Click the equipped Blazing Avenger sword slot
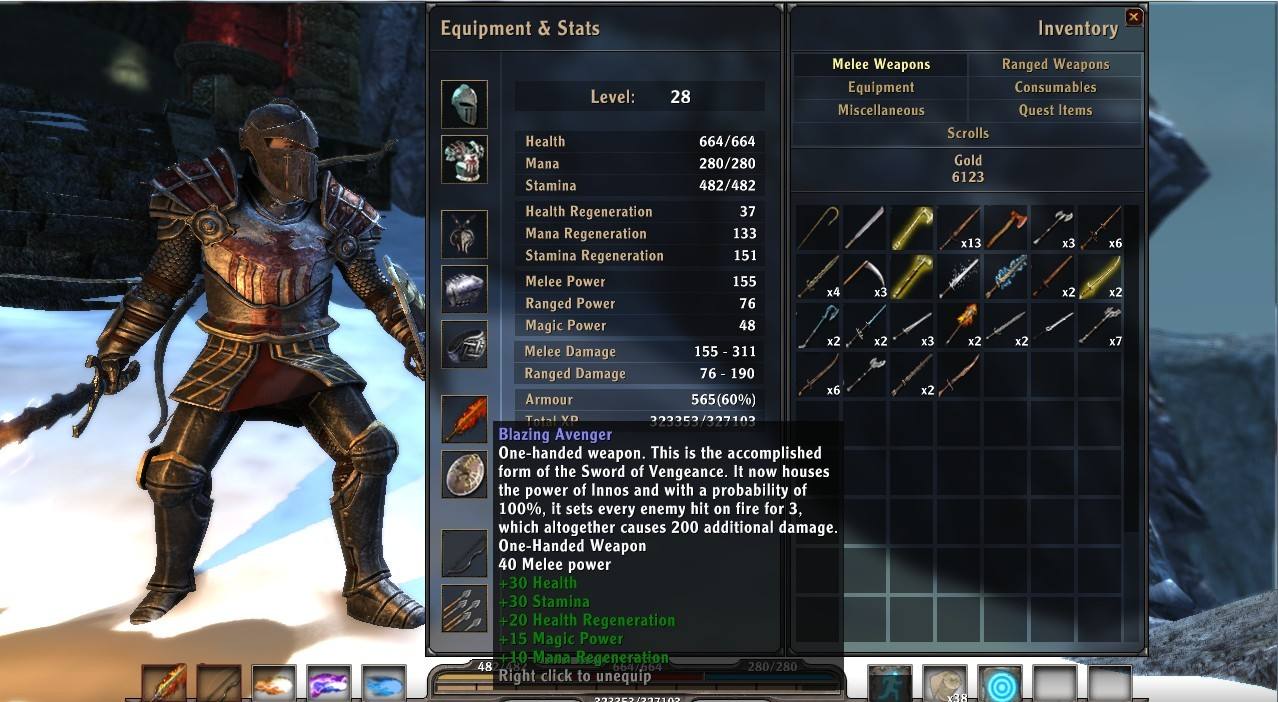 click(464, 419)
